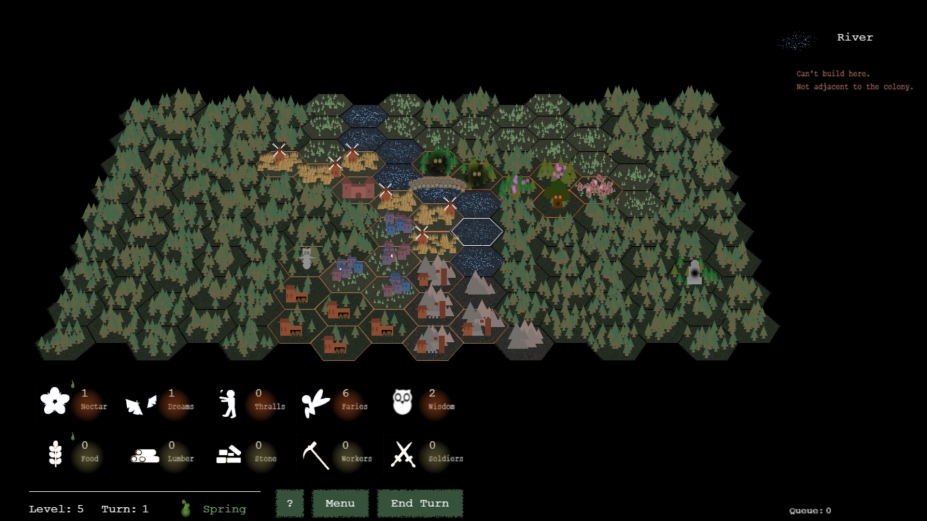Screen dimensions: 927x521
Task: Select the Stone bricks icon
Action: [x=230, y=456]
